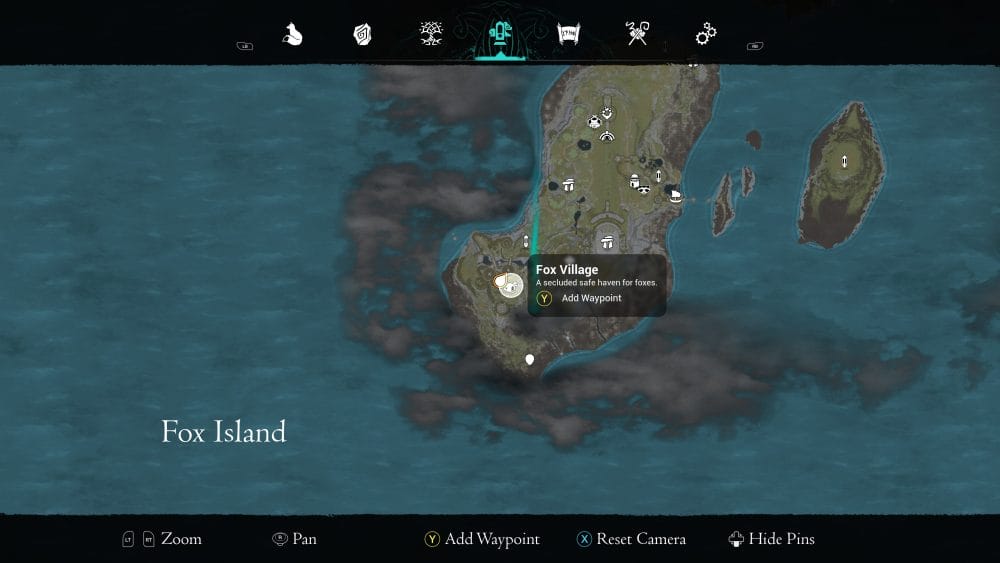Select the white pin at the island's southern tip

coord(530,359)
